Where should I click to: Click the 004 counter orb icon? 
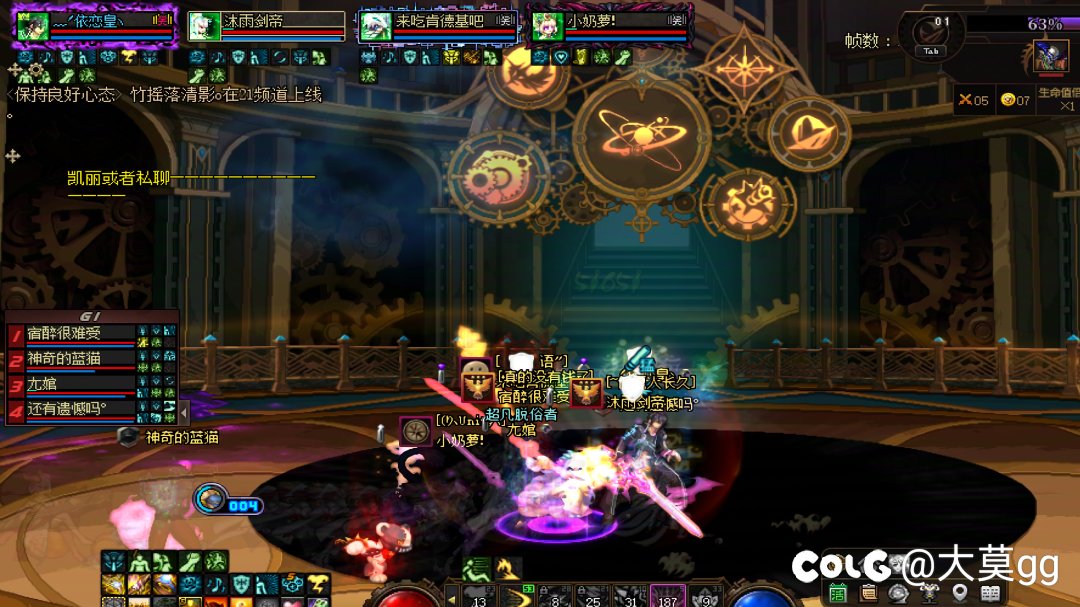[x=211, y=497]
